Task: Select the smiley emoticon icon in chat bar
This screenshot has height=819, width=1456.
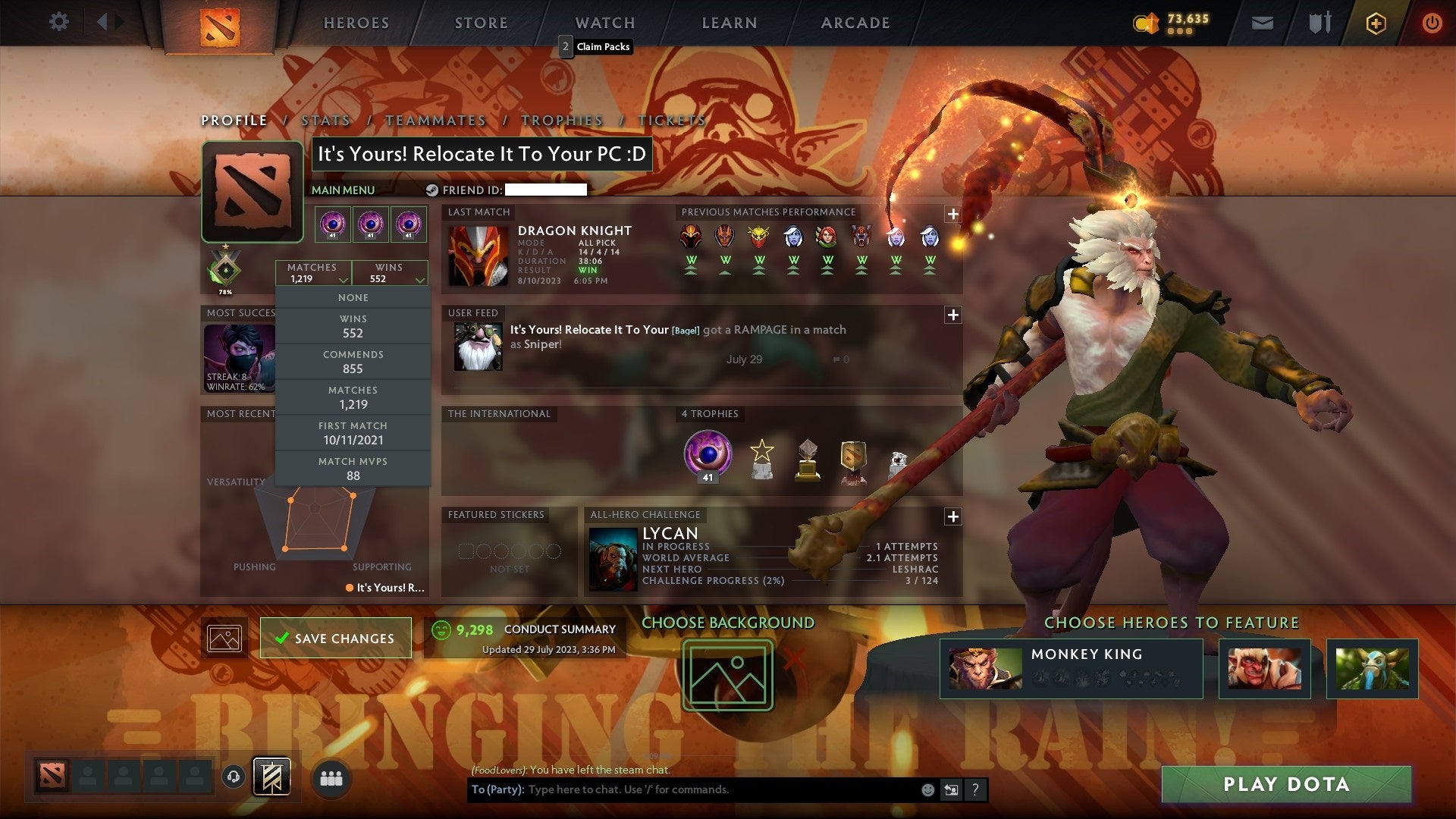Action: coord(928,789)
